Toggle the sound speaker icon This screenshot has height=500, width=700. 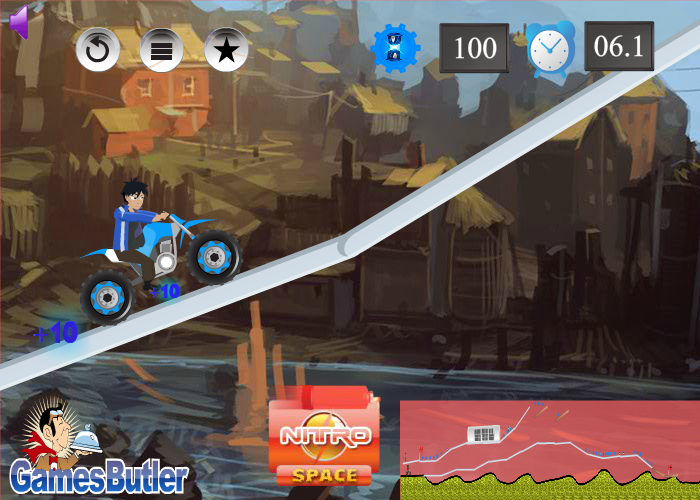[x=19, y=22]
